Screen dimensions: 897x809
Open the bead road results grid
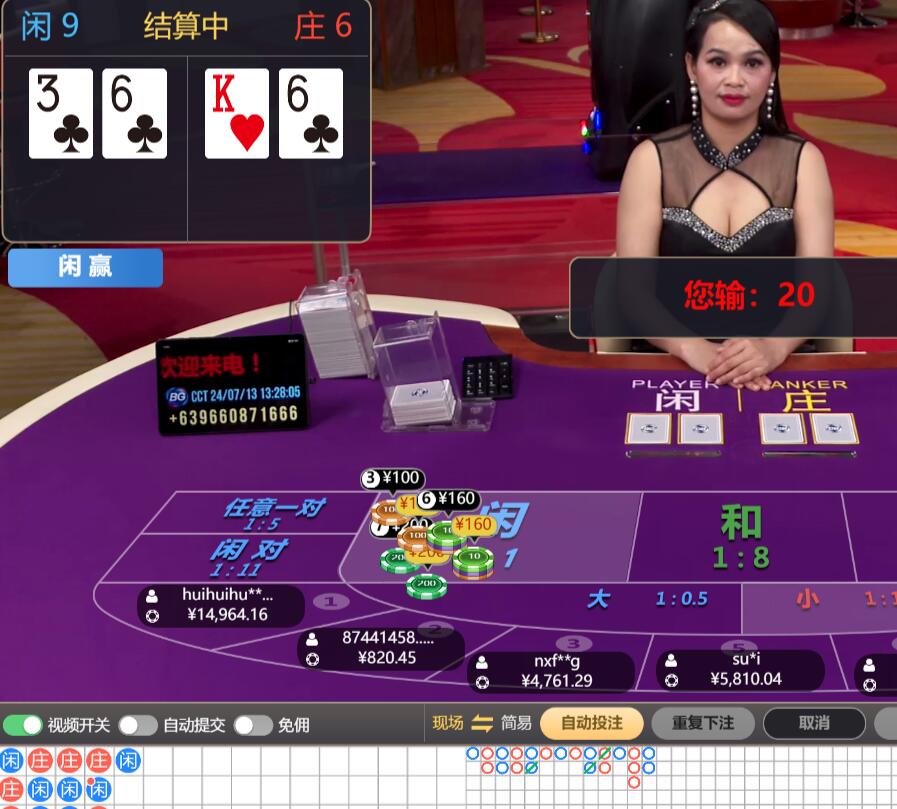point(70,777)
